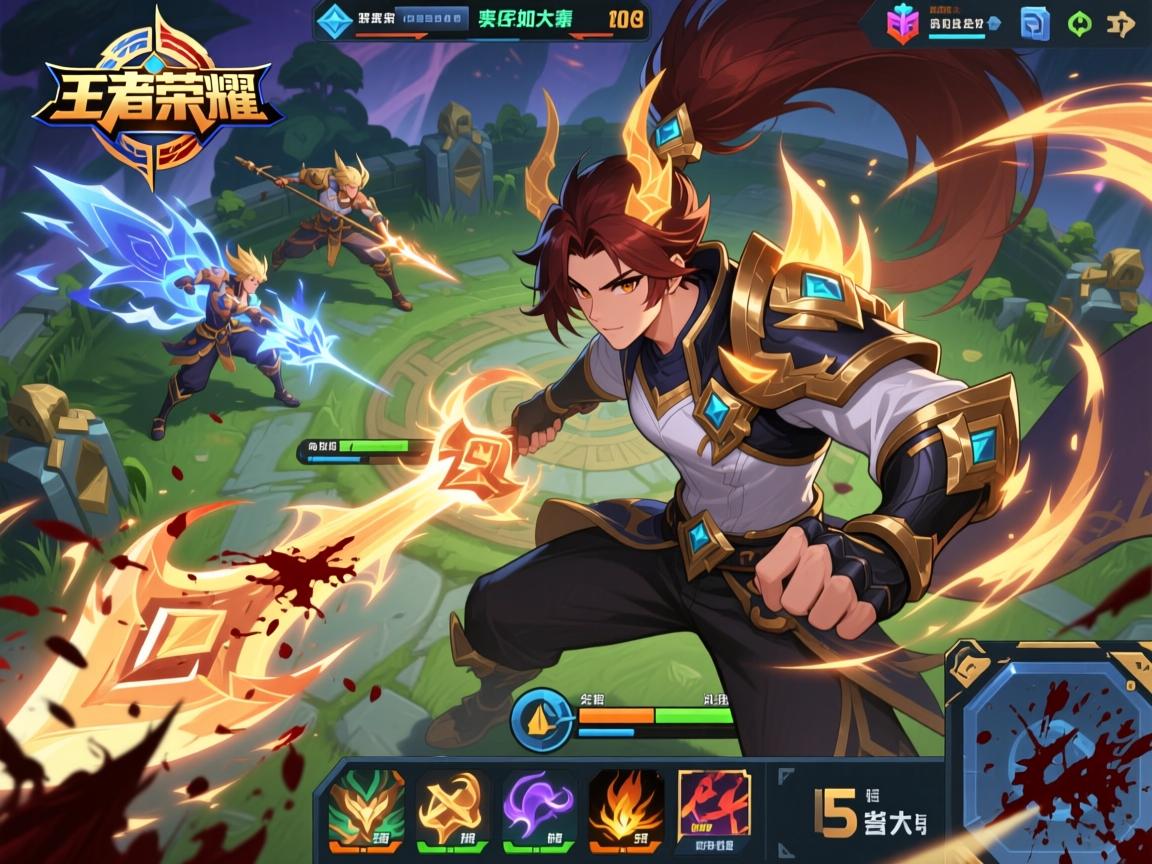This screenshot has height=864, width=1152.
Task: Open the blue document icon
Action: pyautogui.click(x=1034, y=24)
